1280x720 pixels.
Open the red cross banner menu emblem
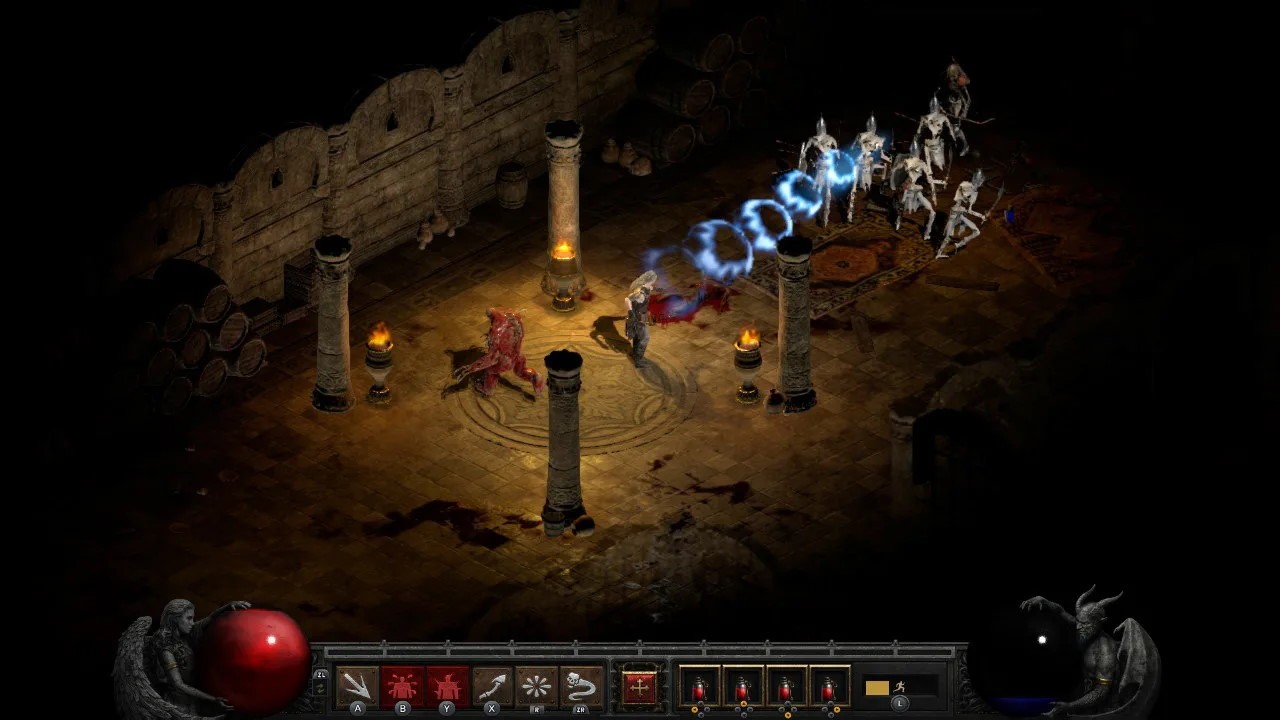pos(640,687)
